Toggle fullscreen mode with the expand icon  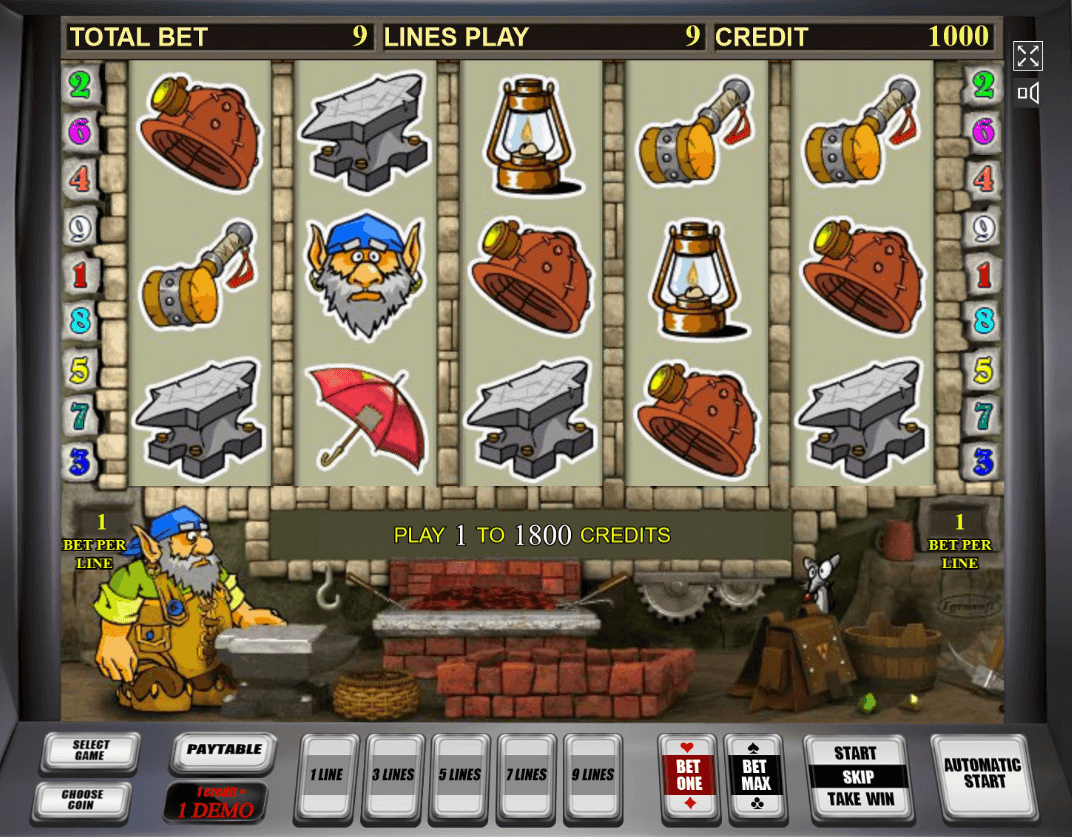pos(1028,56)
